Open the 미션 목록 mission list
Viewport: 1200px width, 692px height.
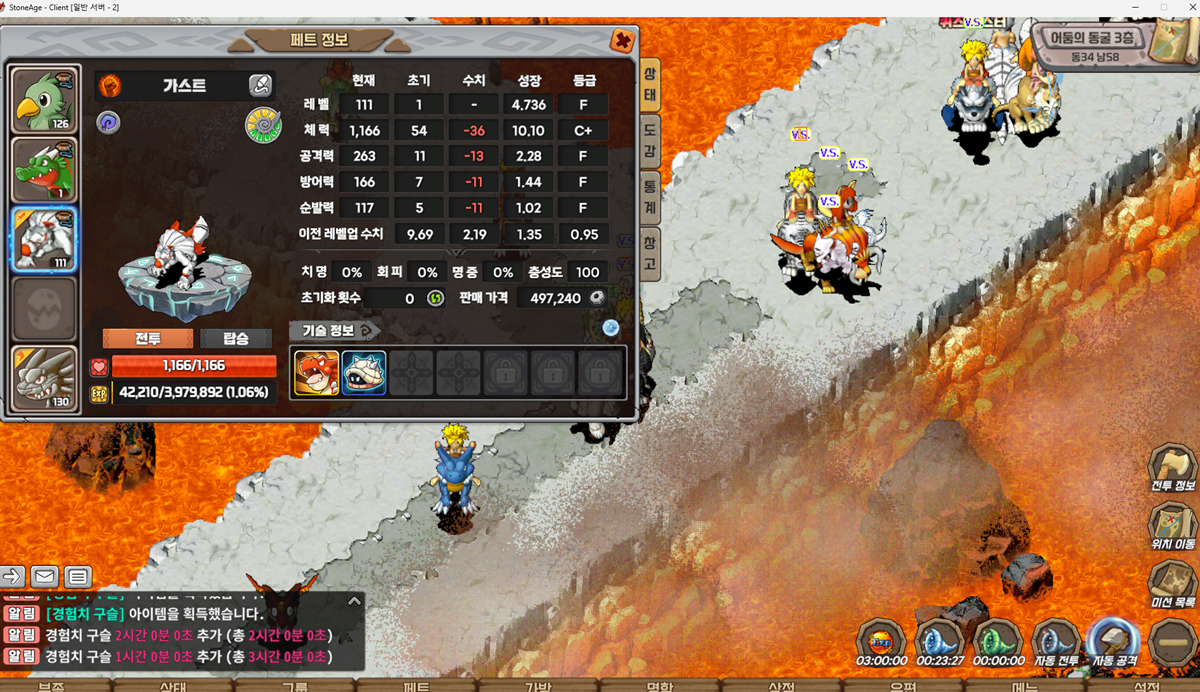1172,584
